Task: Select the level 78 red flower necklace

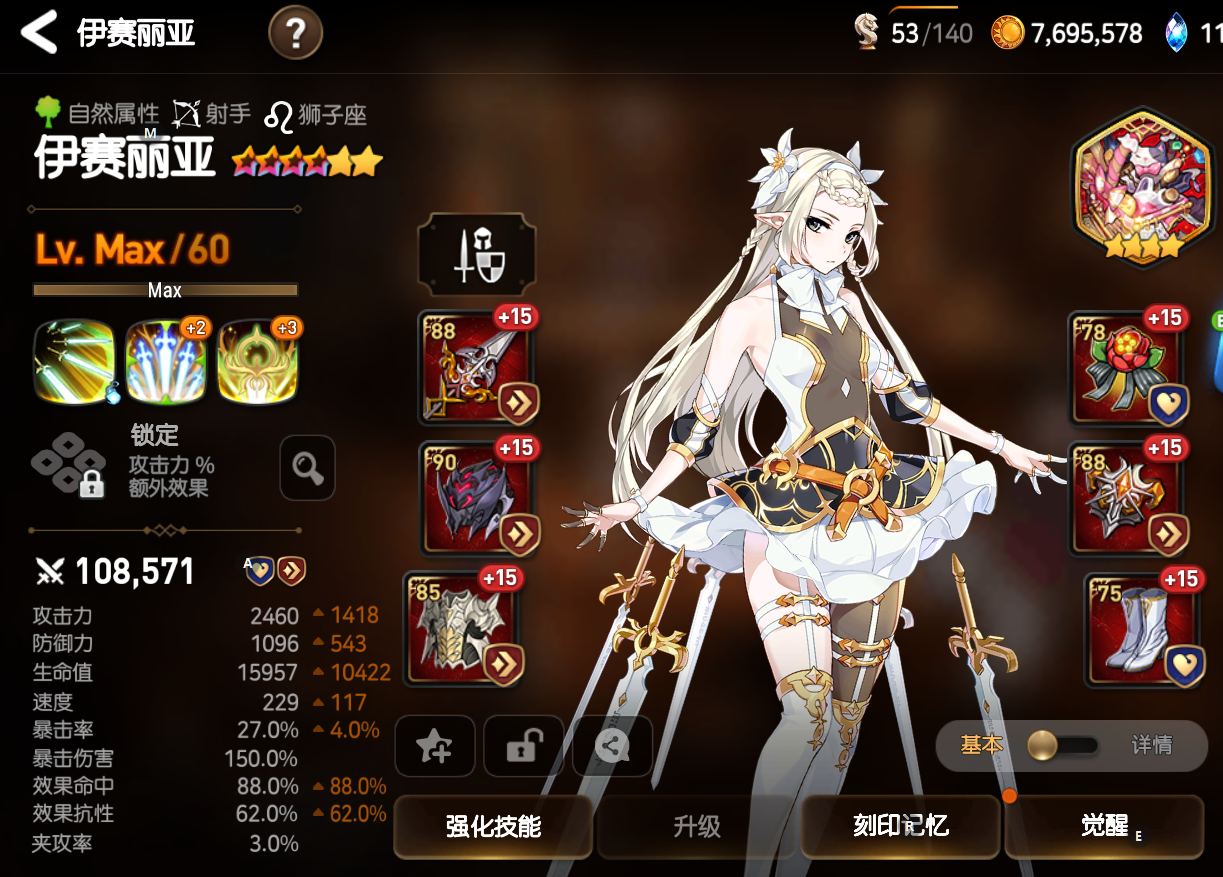Action: pyautogui.click(x=1126, y=367)
